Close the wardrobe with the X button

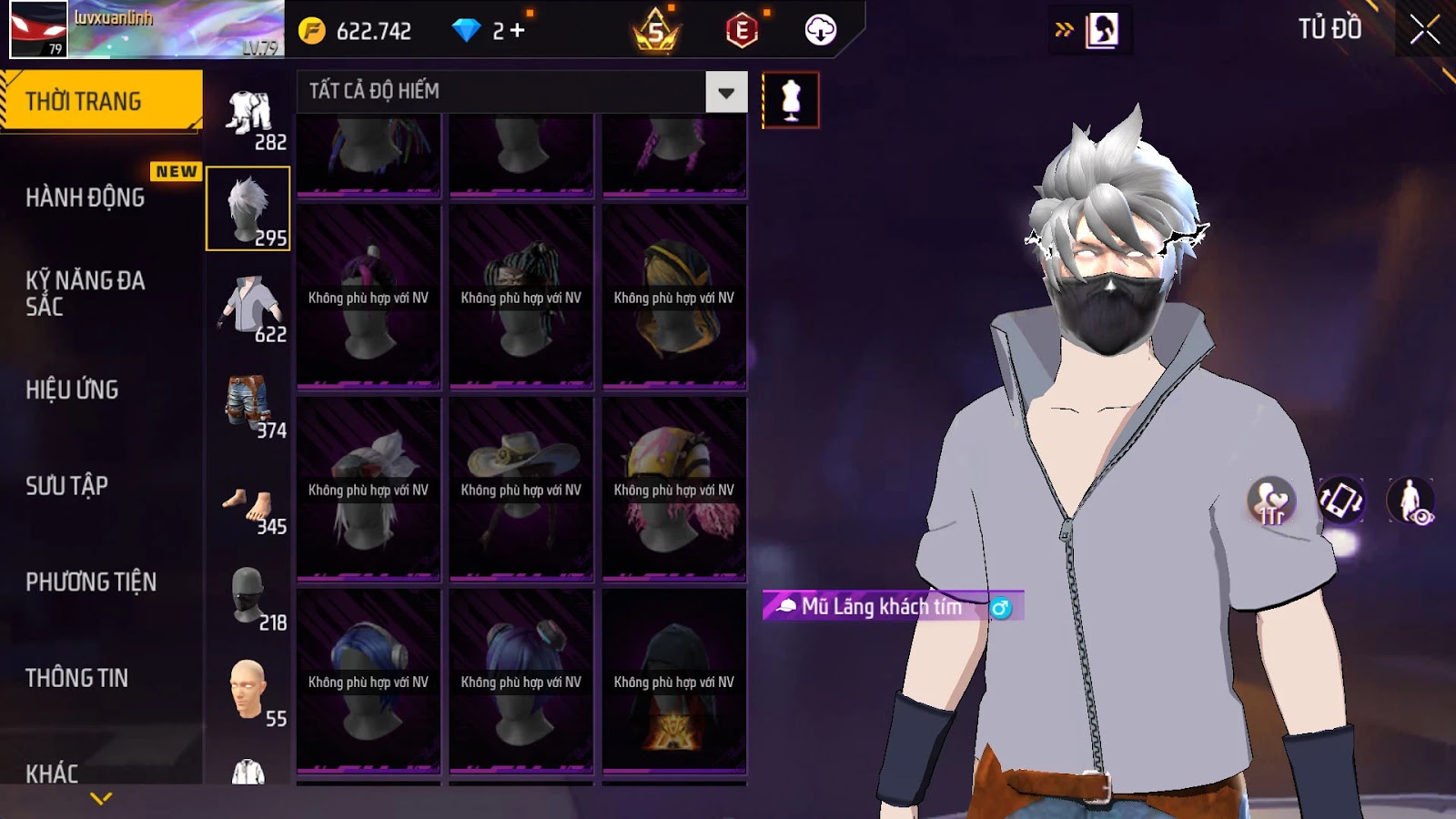[1424, 30]
